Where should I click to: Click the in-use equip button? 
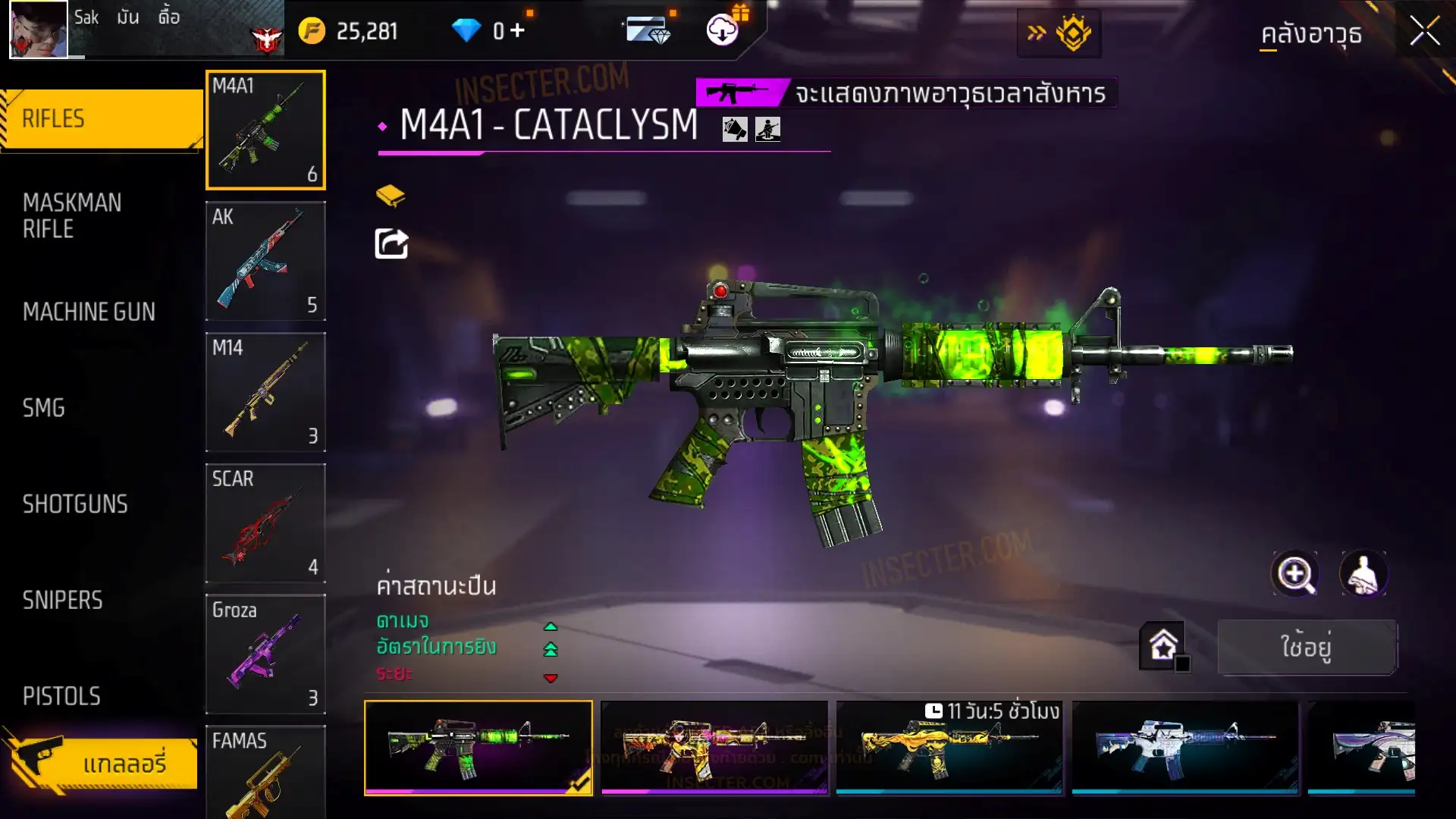1307,647
